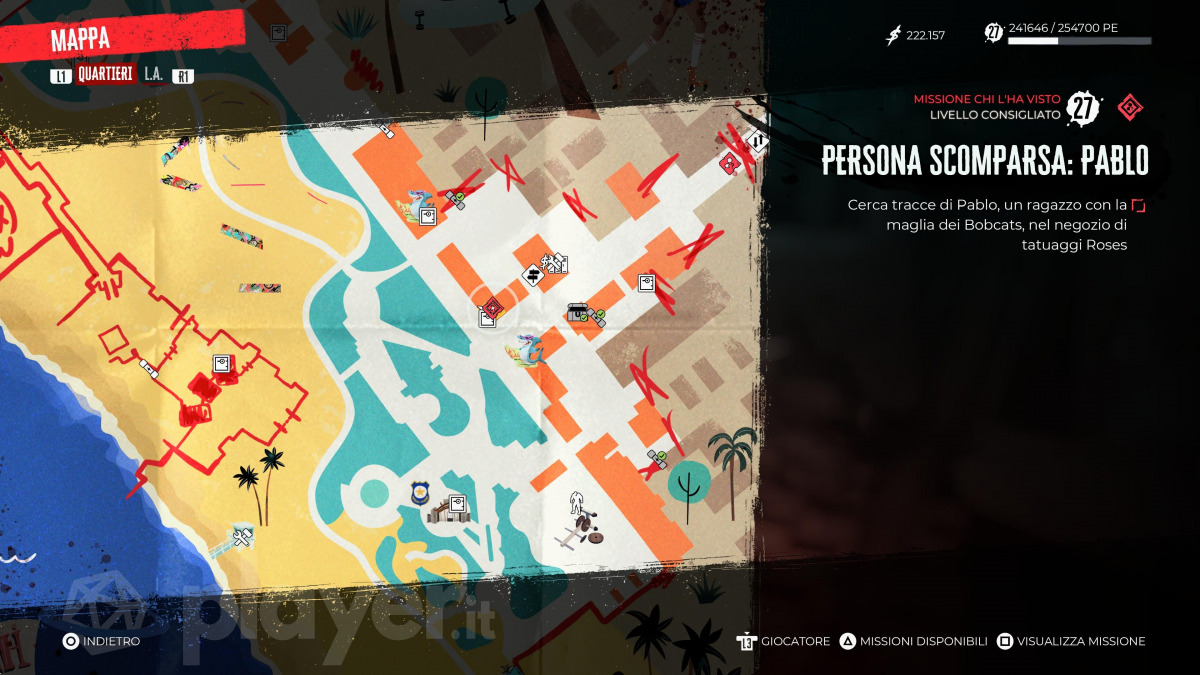Viewport: 1200px width, 675px height.
Task: Select the police badge map marker
Action: click(421, 492)
